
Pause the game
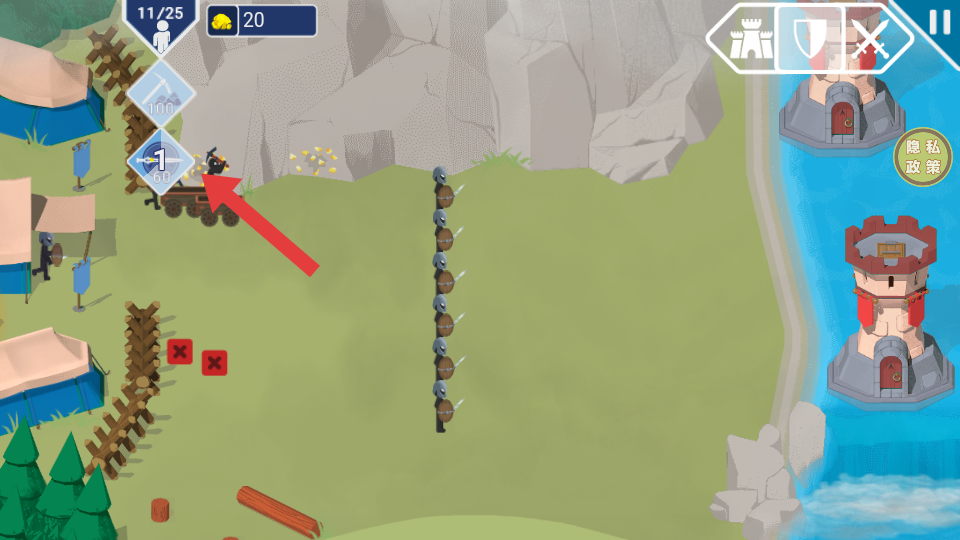939,22
